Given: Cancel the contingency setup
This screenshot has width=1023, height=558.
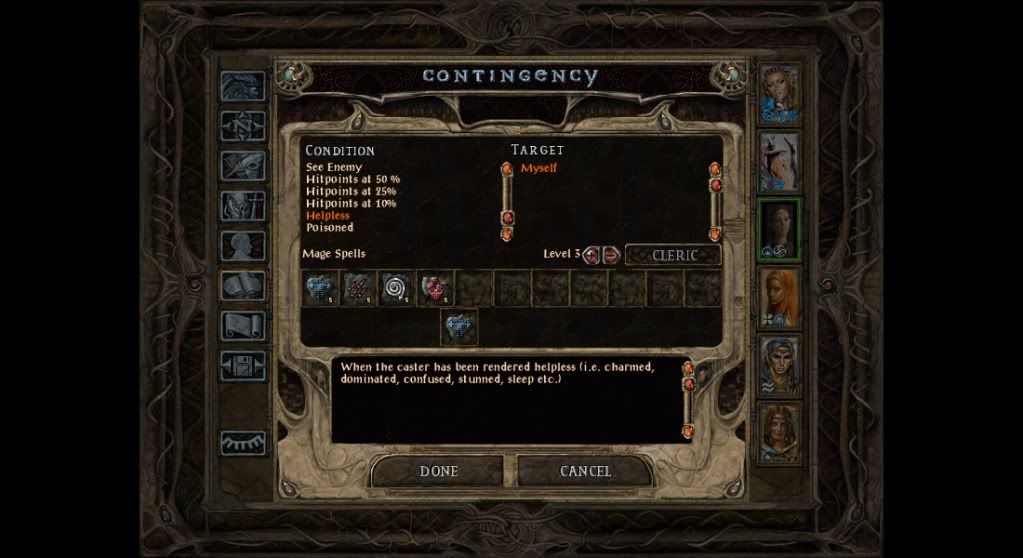Looking at the screenshot, I should tap(585, 471).
